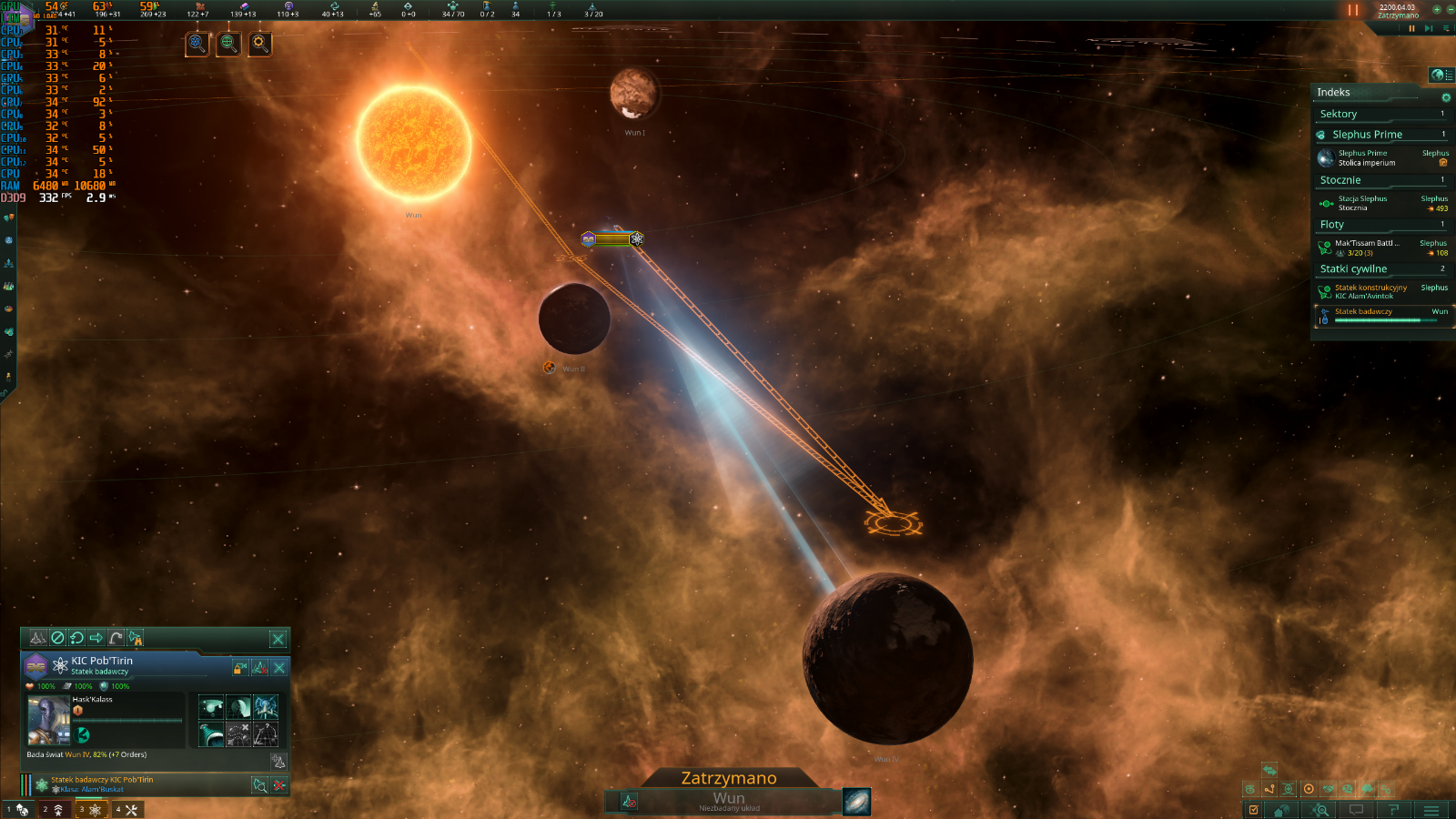
Task: Increase game speed with the plus button
Action: (x=1437, y=10)
